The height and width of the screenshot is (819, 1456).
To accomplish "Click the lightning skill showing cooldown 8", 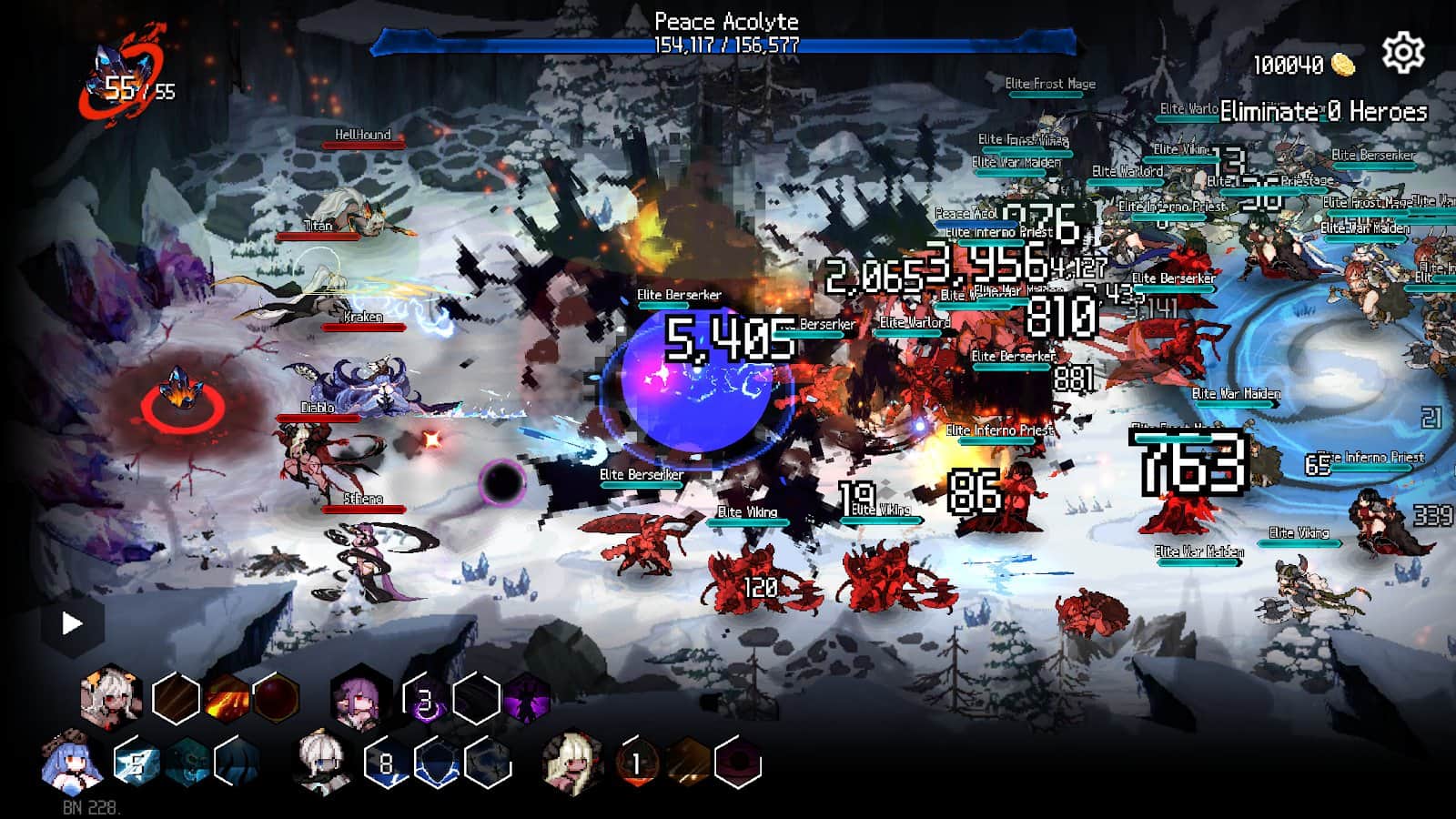I will point(387,763).
